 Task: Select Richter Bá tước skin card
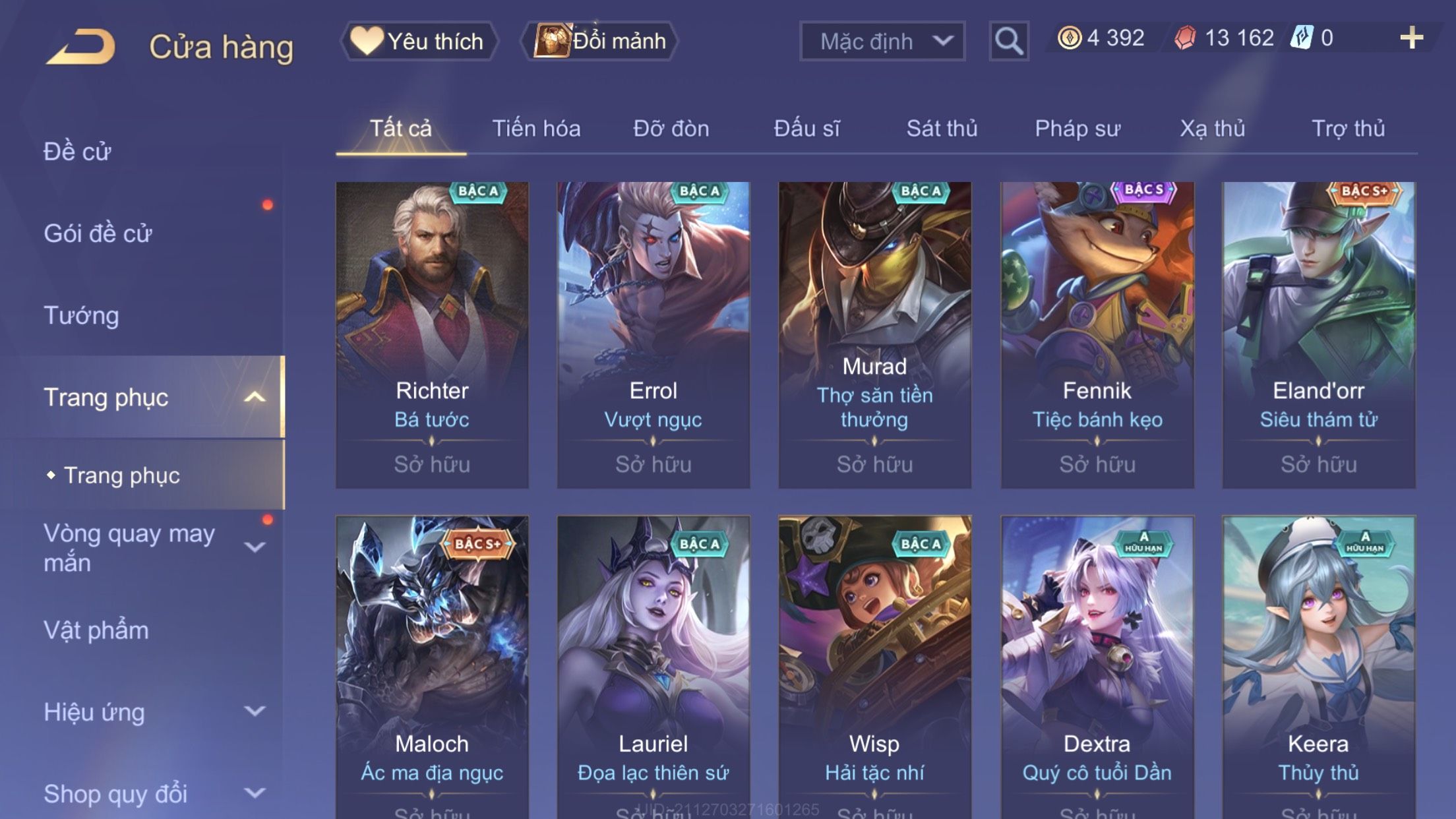[x=432, y=335]
